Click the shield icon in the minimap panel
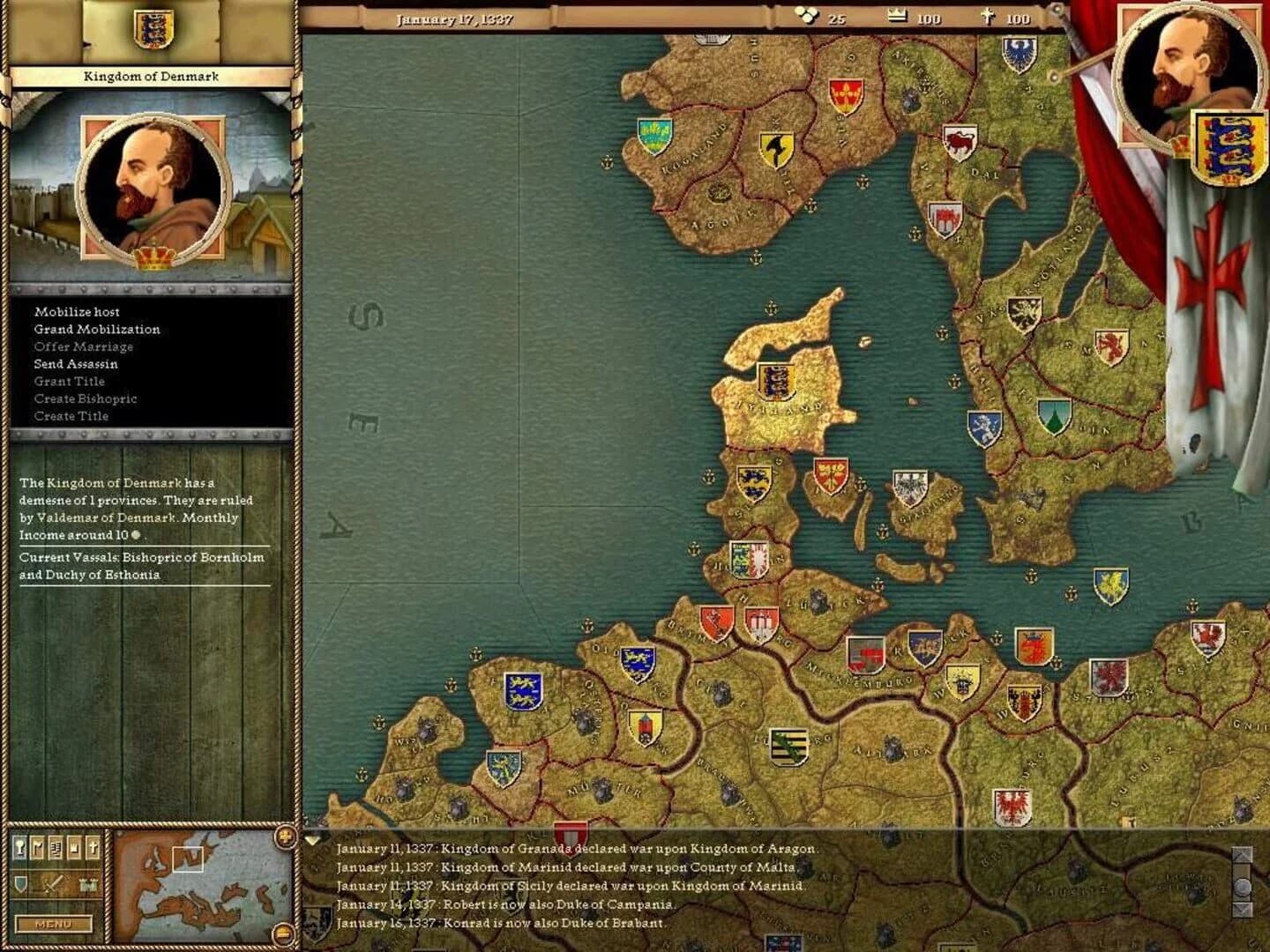Screen dimensions: 1270x952 pos(20,885)
